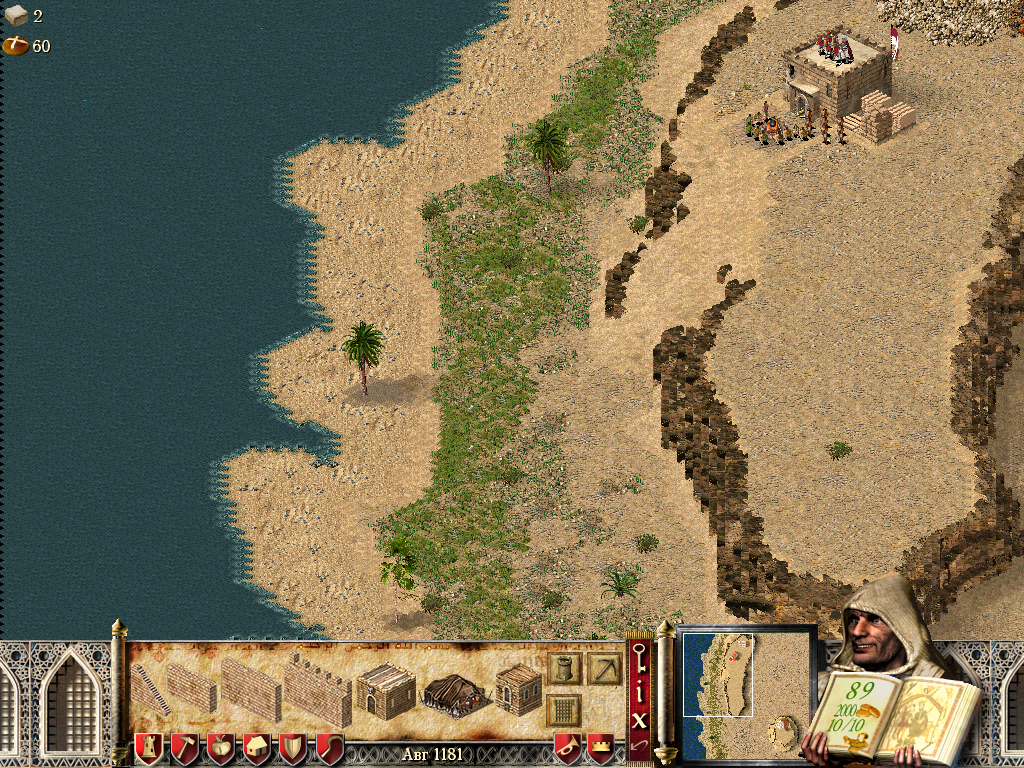
Task: Open the house town buildings category
Action: pyautogui.click(x=257, y=748)
